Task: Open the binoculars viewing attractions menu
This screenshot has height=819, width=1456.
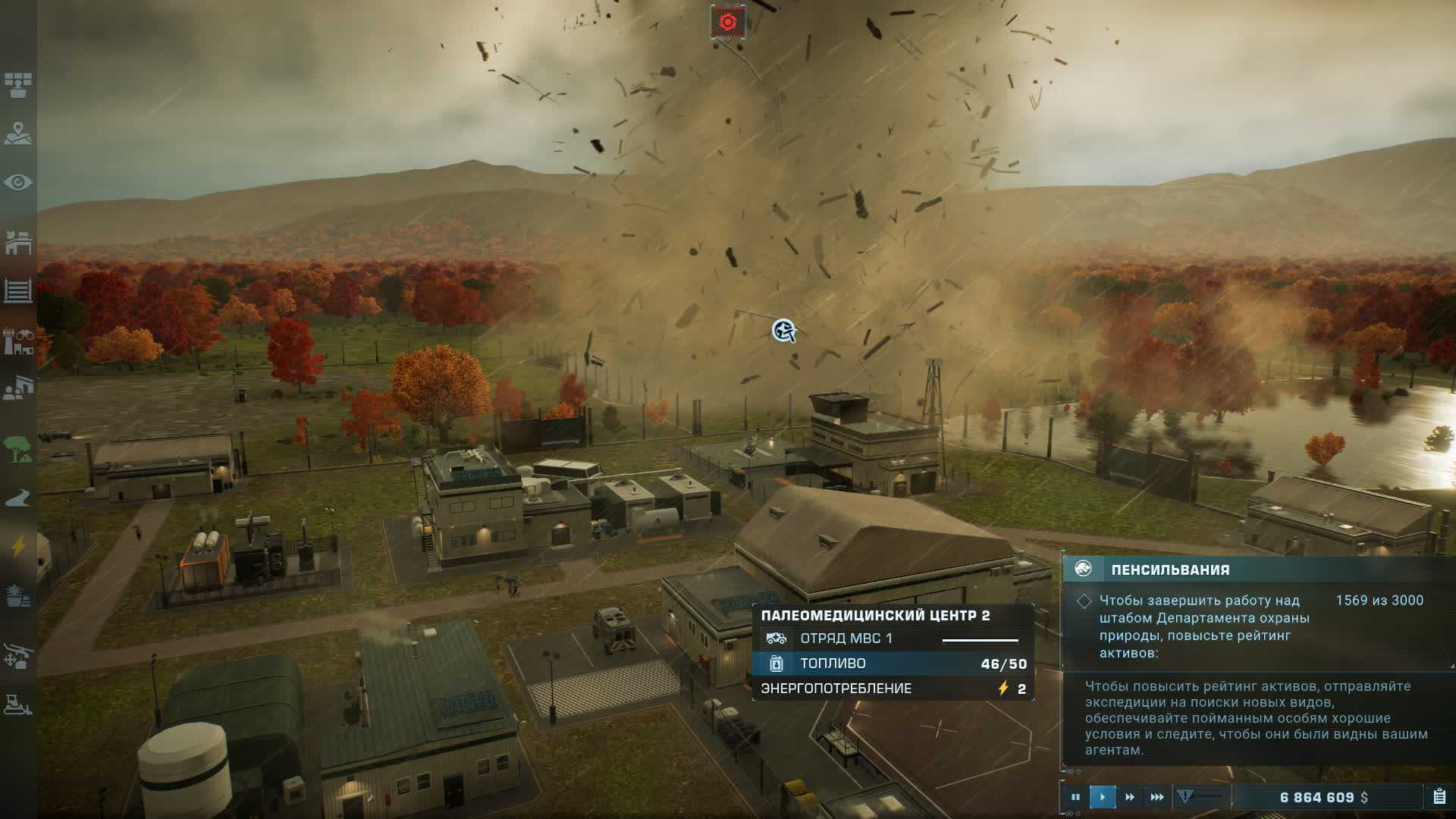Action: pyautogui.click(x=18, y=342)
